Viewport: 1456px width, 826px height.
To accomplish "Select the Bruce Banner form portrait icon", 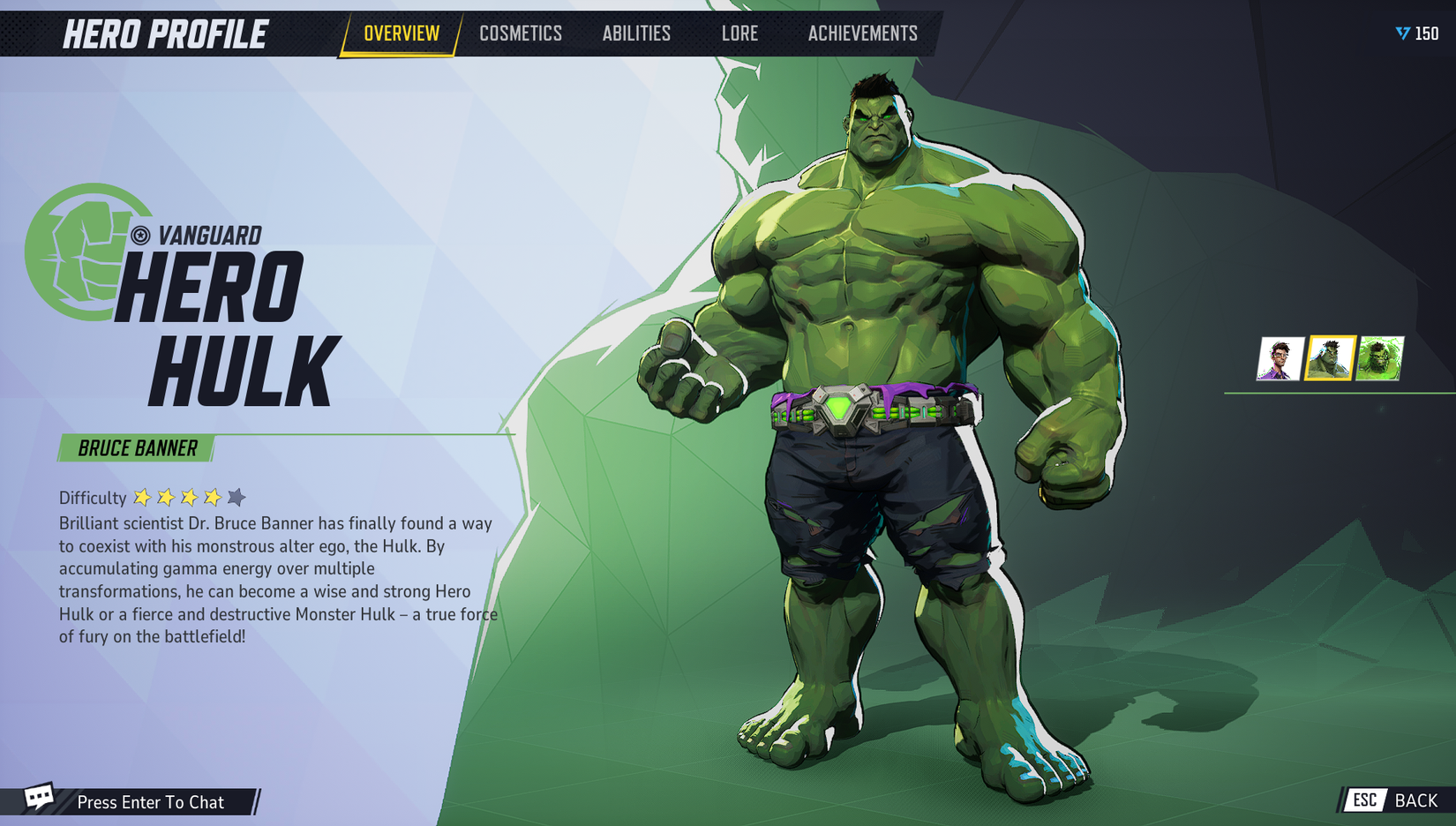I will 1281,357.
